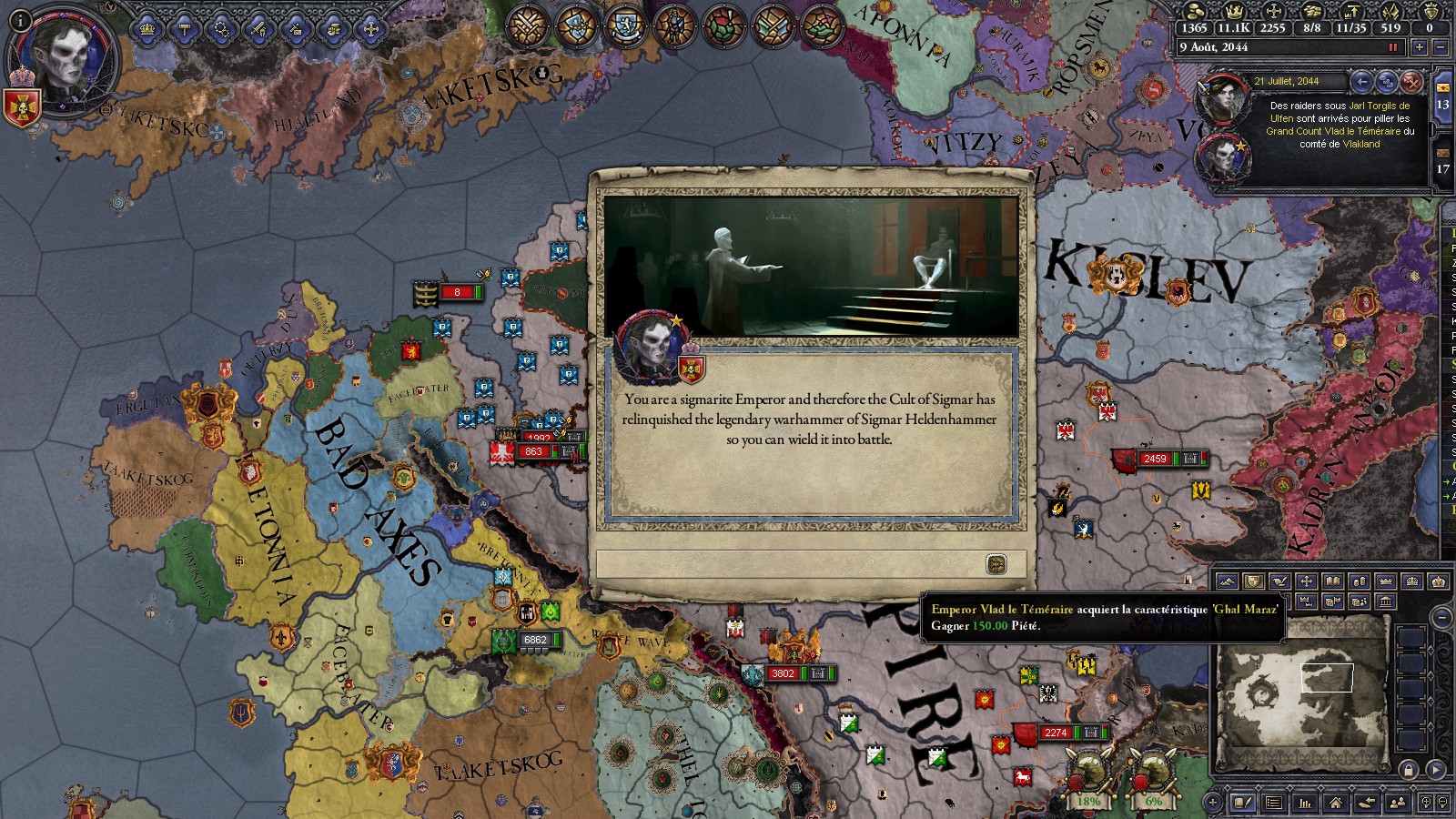Screen dimensions: 1456x819
Task: Go back with the message arrow button
Action: (x=1361, y=82)
